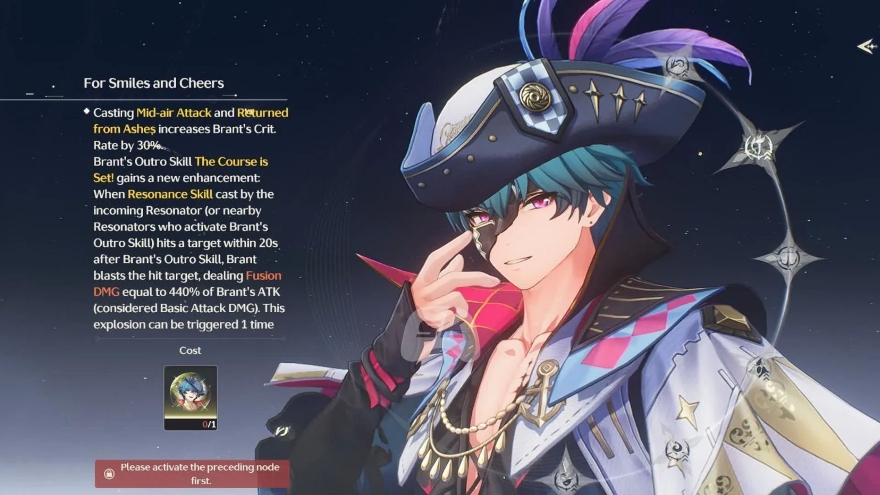Go back using the top-right arrow

(866, 46)
